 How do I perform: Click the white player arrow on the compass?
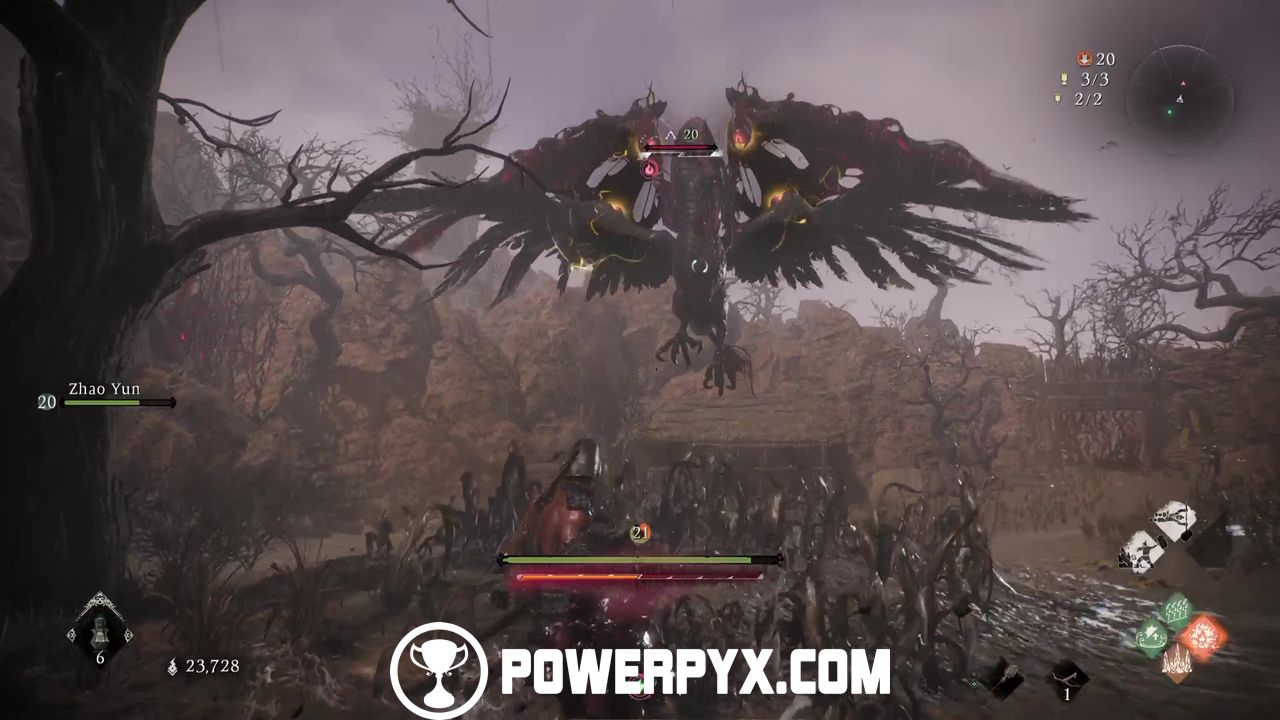pyautogui.click(x=1180, y=98)
